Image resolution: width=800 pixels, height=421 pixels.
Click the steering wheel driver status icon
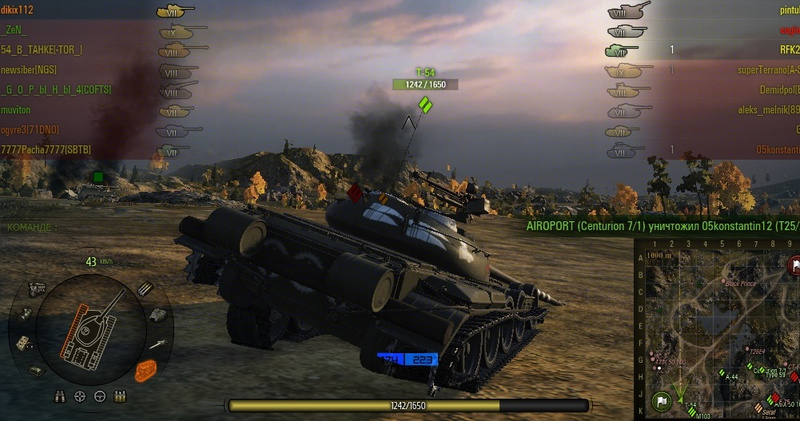[x=100, y=396]
